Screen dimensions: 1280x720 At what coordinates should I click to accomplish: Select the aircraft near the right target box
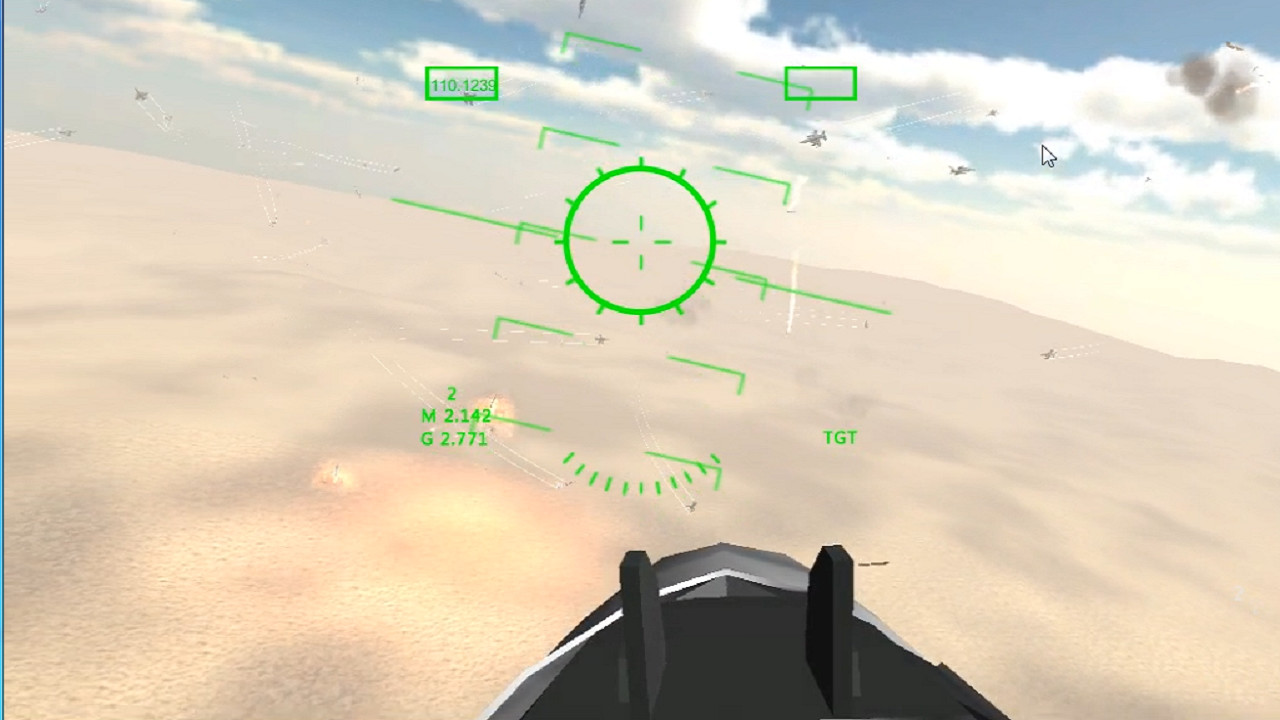point(817,140)
